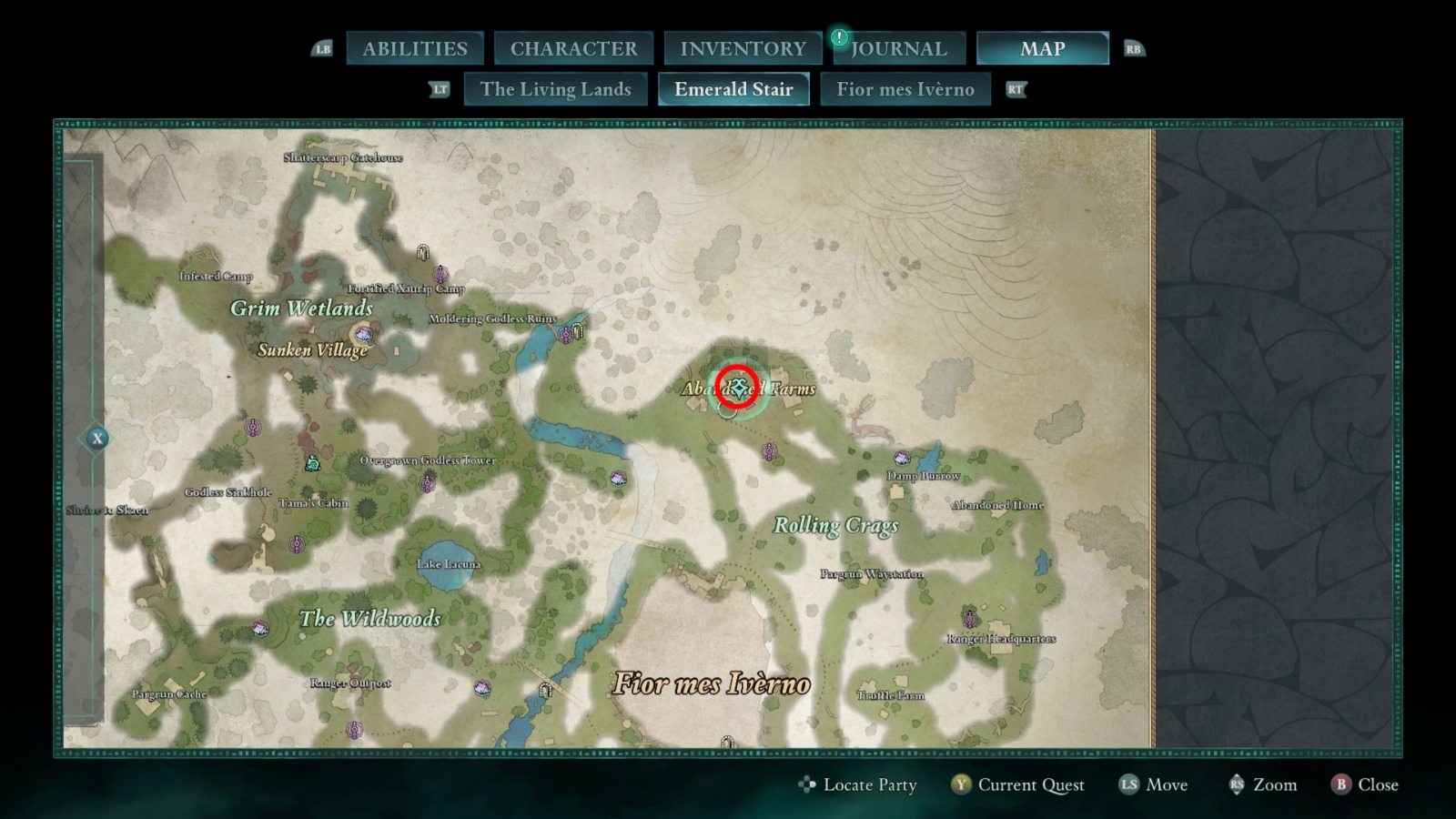Click the Locate Party diamond icon
The image size is (1456, 819).
tap(806, 784)
